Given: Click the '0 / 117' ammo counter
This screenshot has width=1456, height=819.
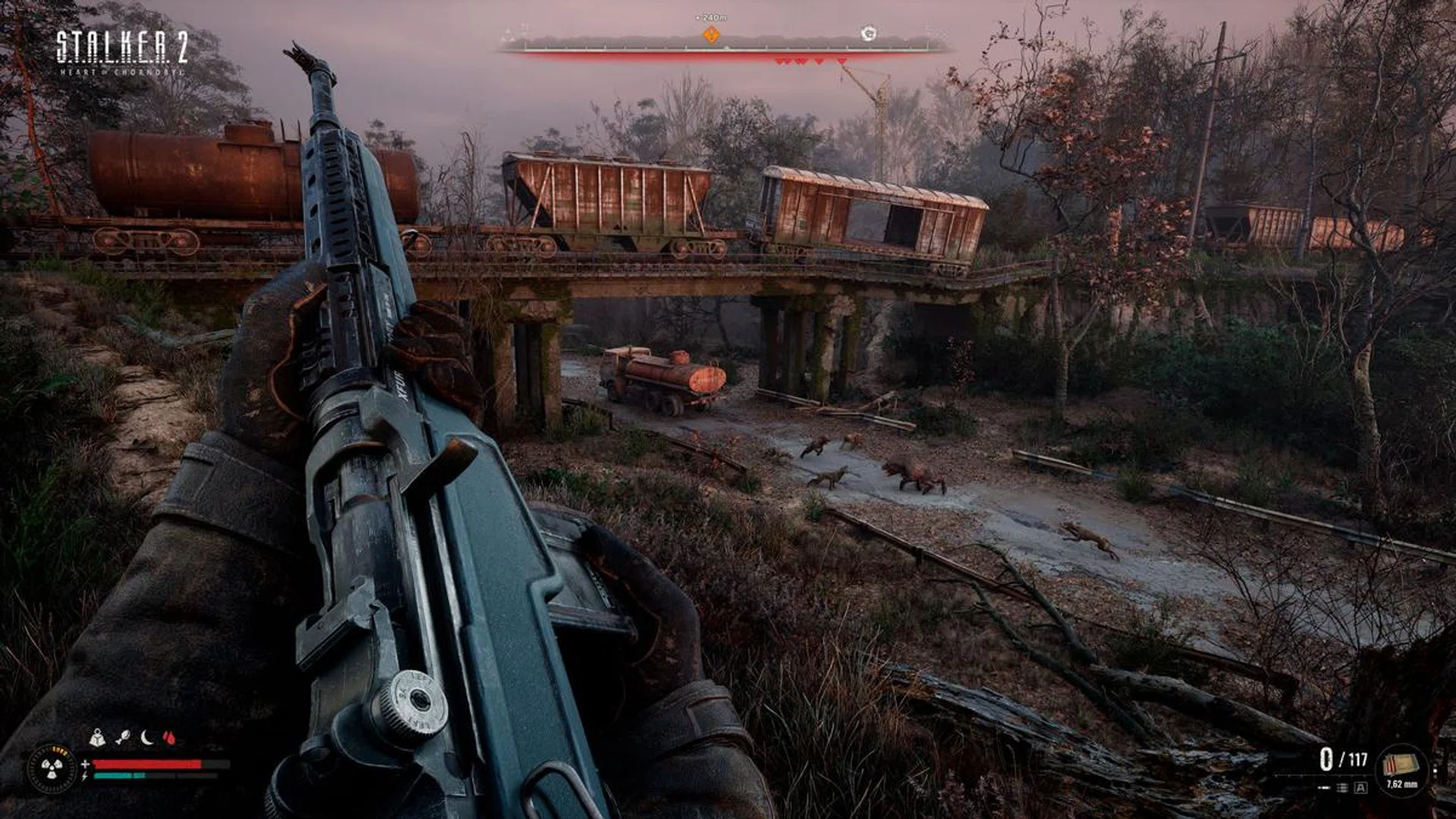Looking at the screenshot, I should coord(1343,758).
